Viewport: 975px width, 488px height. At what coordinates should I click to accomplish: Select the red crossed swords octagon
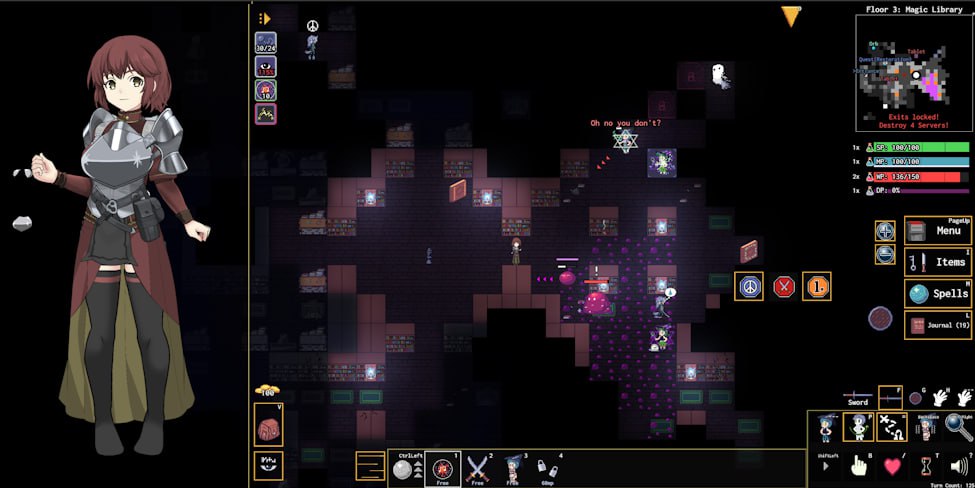[784, 286]
